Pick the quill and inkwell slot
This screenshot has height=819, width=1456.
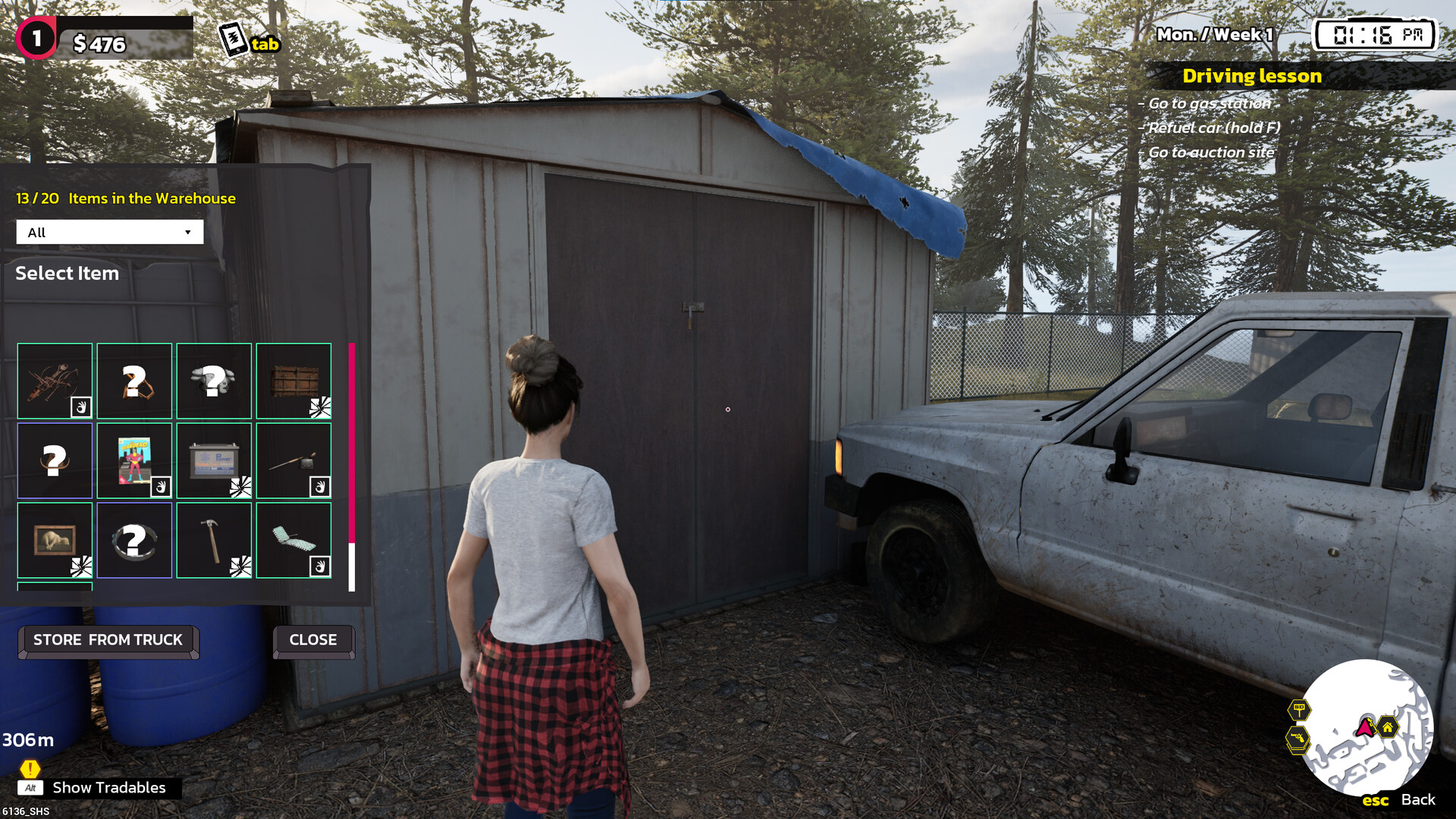pyautogui.click(x=293, y=460)
